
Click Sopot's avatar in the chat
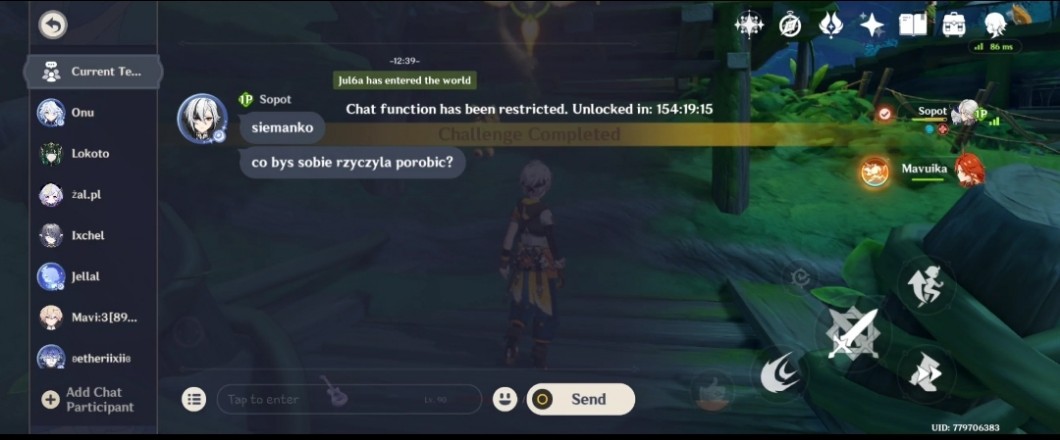click(201, 119)
